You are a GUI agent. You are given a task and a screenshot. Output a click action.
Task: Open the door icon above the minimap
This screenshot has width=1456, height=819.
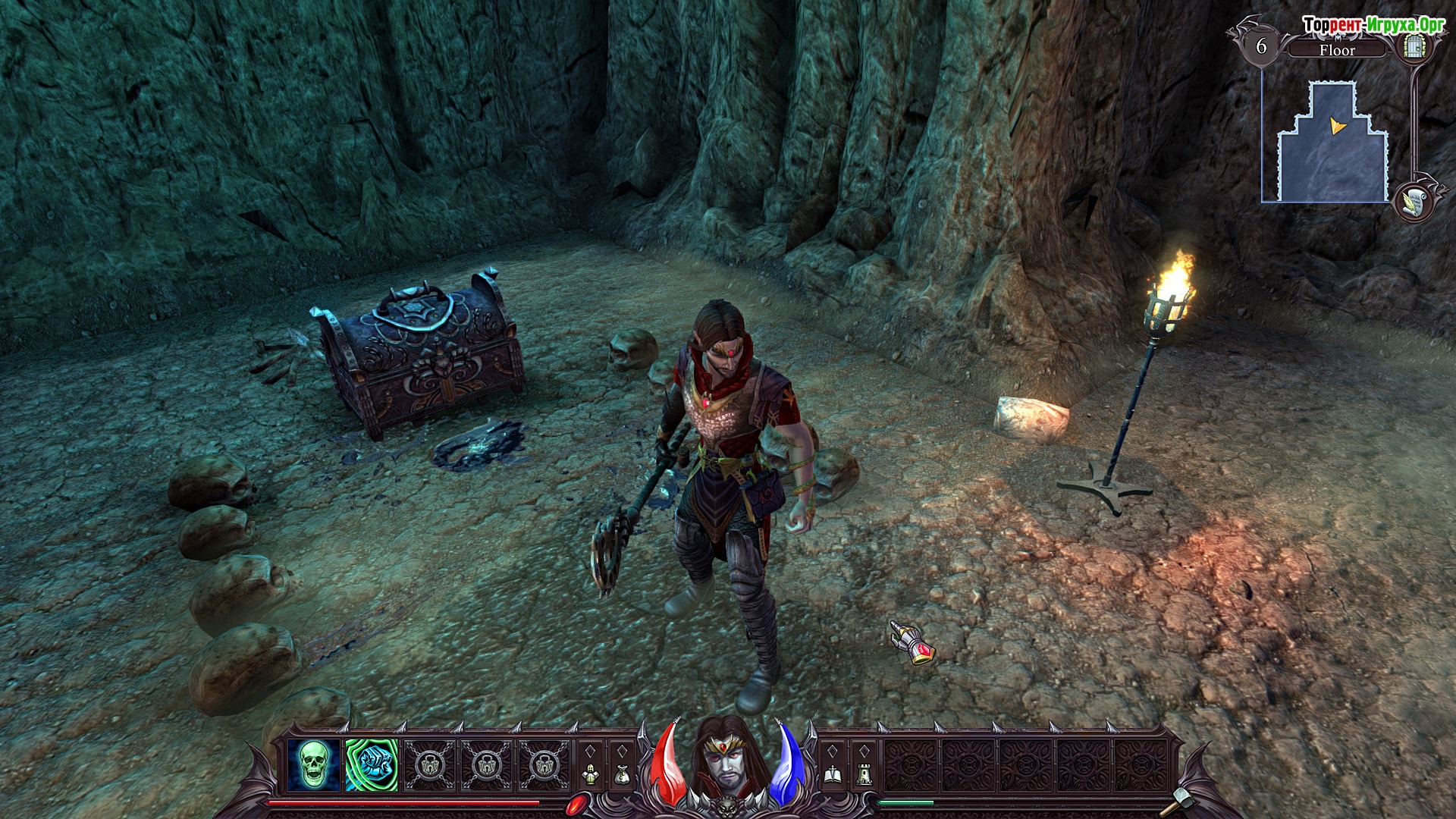click(1411, 47)
